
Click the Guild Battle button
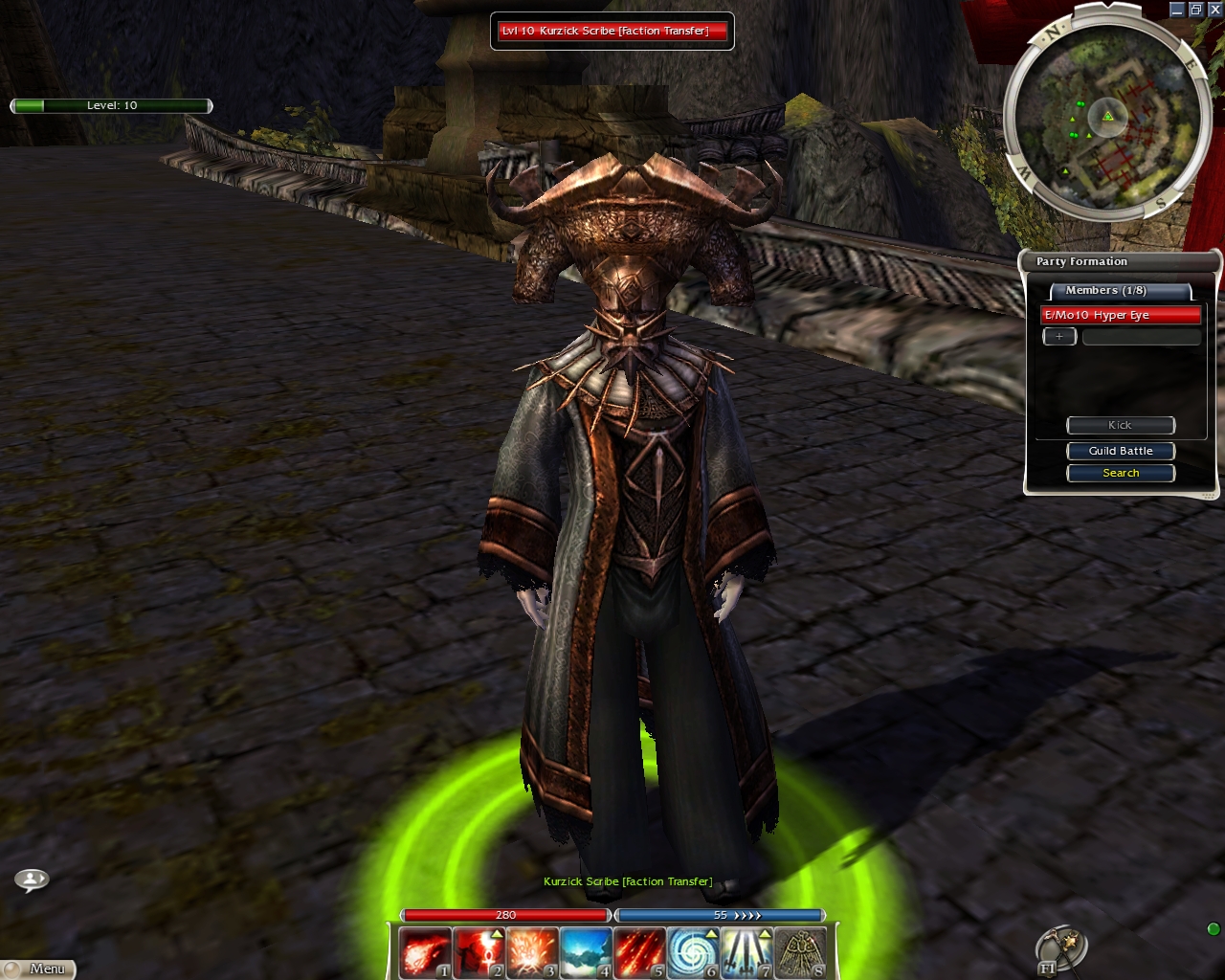[x=1121, y=451]
